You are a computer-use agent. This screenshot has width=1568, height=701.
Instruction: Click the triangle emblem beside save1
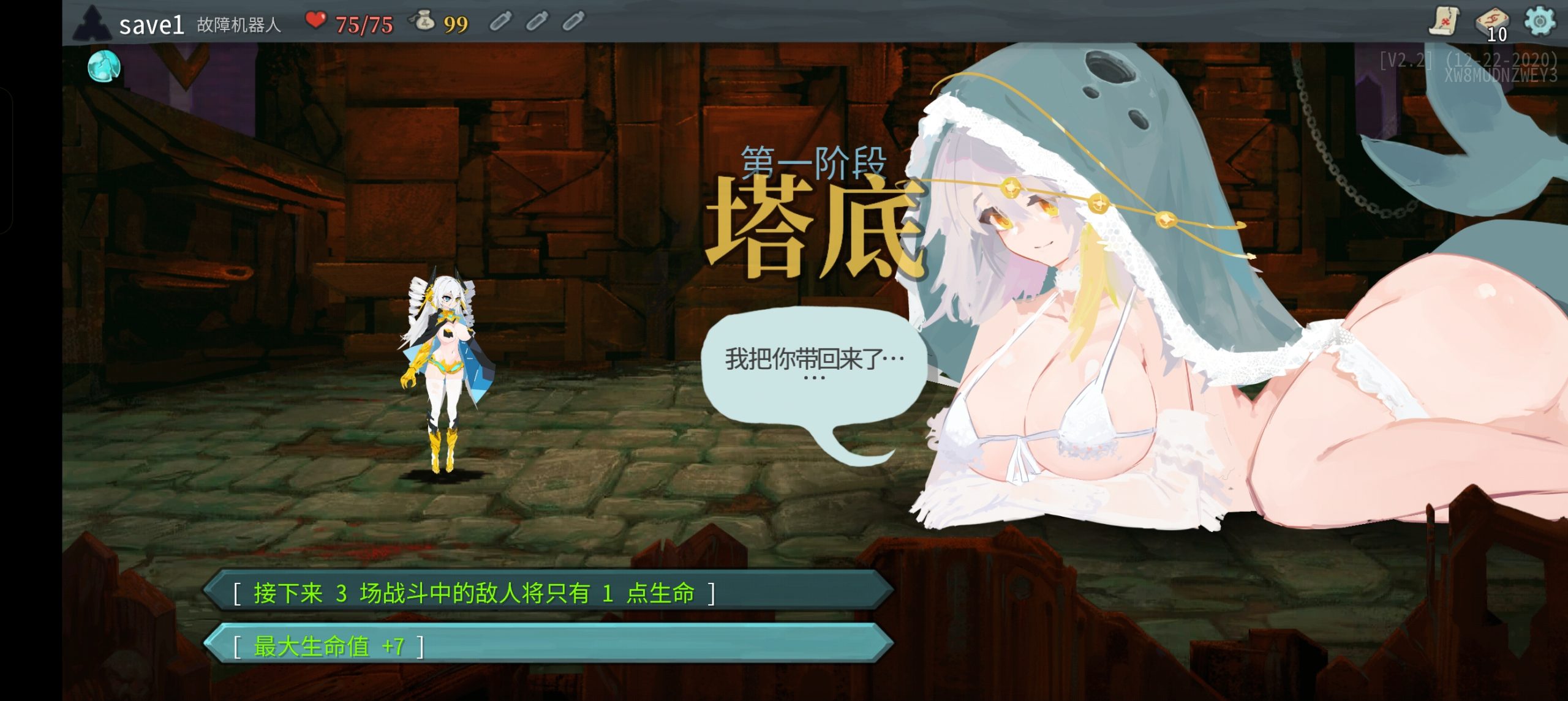[x=93, y=23]
